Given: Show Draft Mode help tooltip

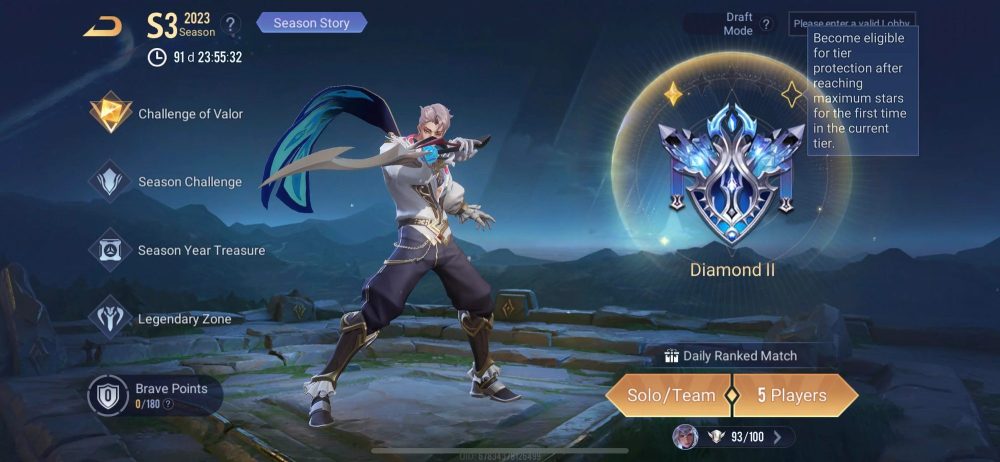Looking at the screenshot, I should pyautogui.click(x=766, y=24).
